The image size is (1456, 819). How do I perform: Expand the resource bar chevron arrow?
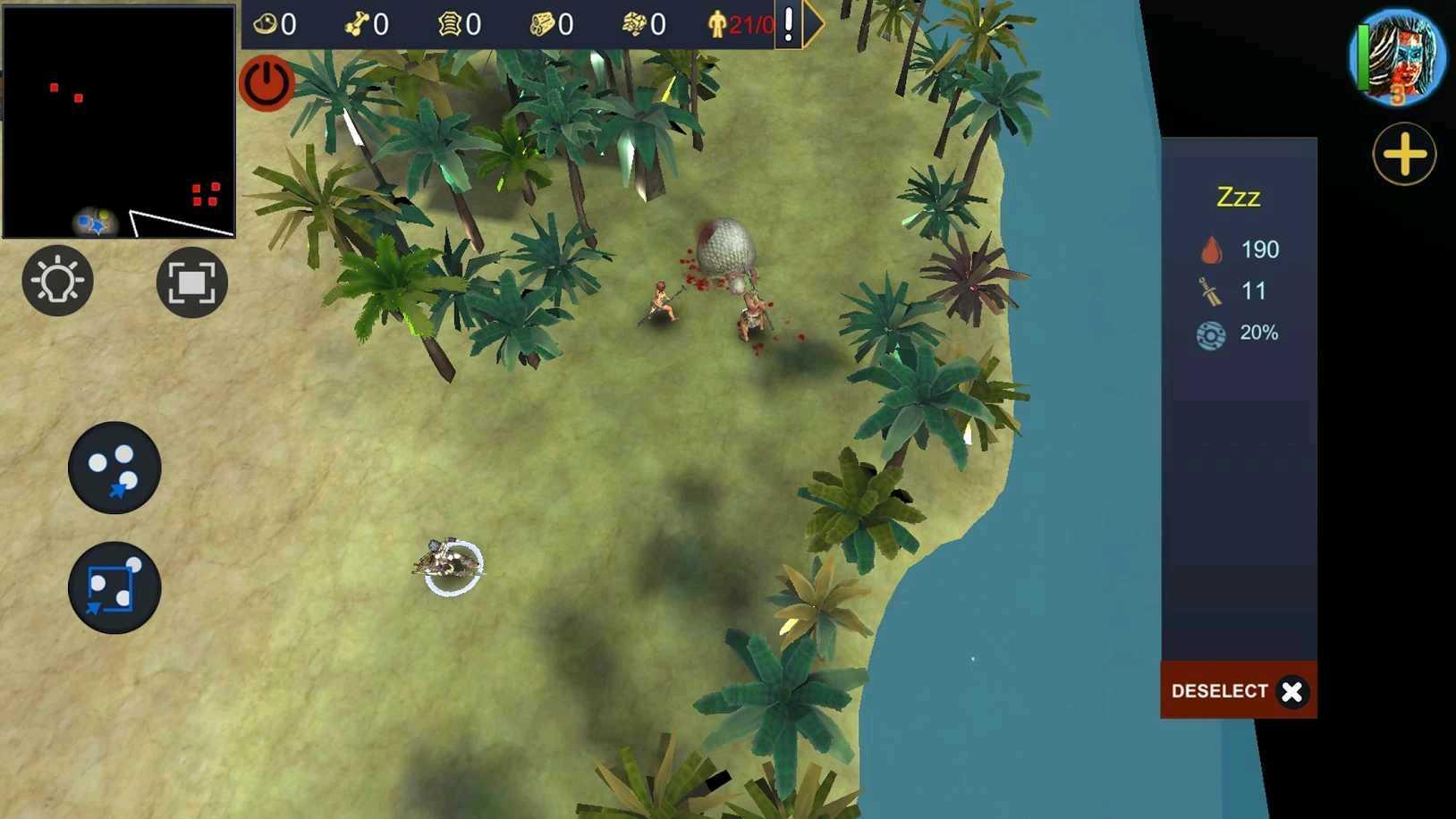[x=810, y=23]
